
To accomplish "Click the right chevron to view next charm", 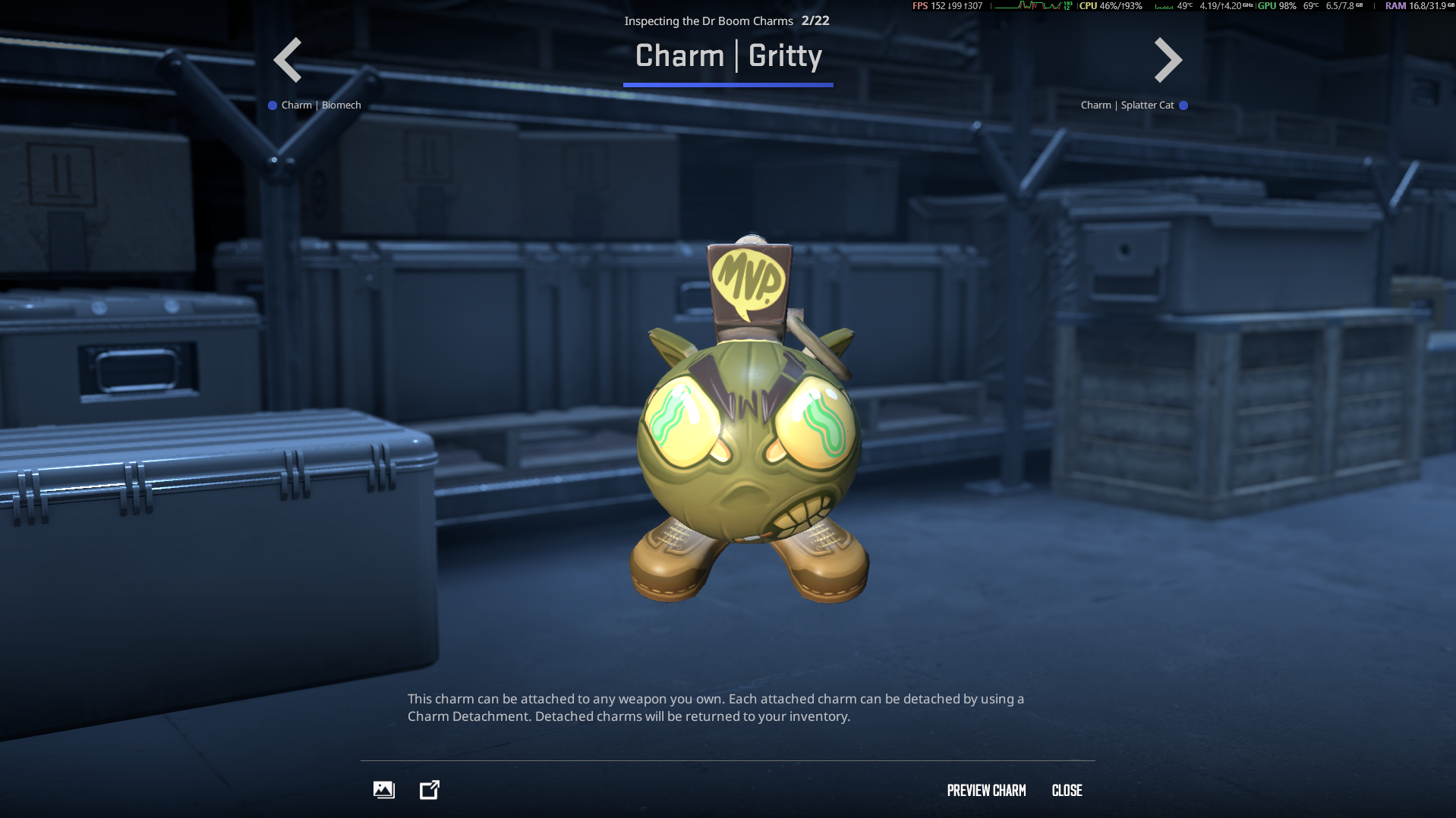I will point(1167,59).
